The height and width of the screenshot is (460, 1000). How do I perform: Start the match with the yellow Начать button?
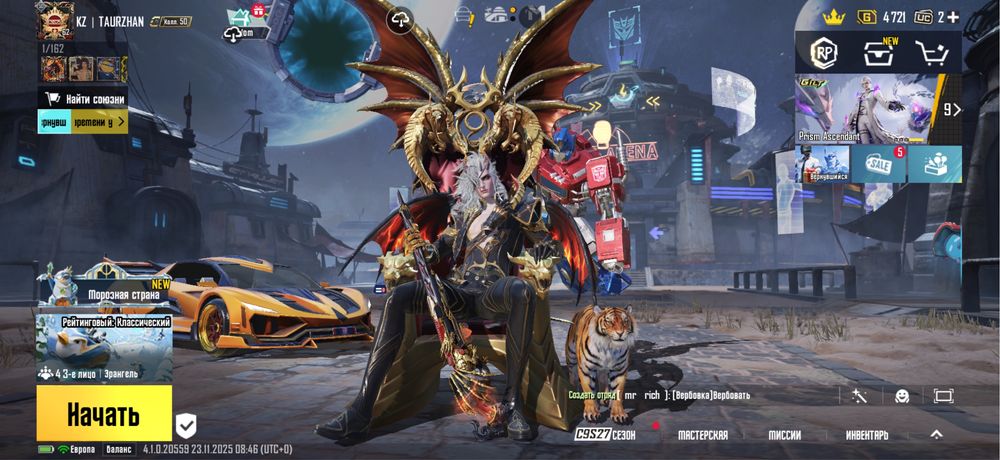(104, 413)
